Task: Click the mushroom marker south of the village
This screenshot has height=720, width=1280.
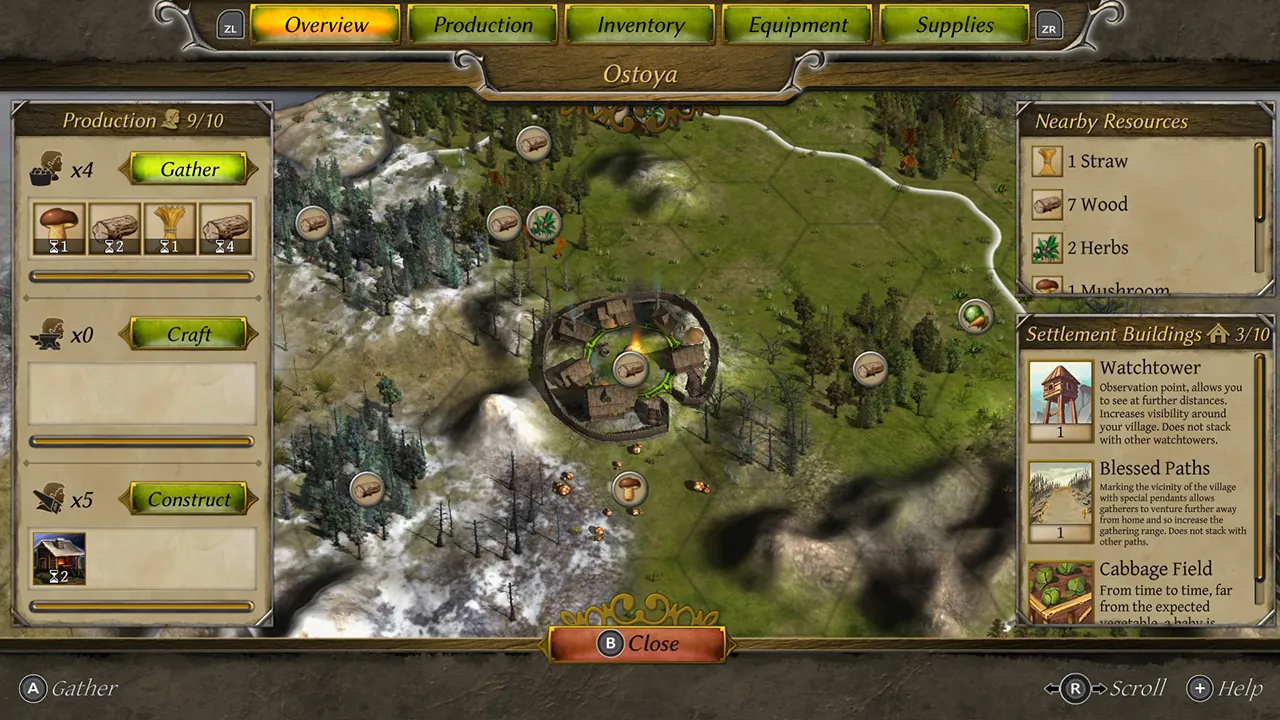Action: click(x=629, y=488)
